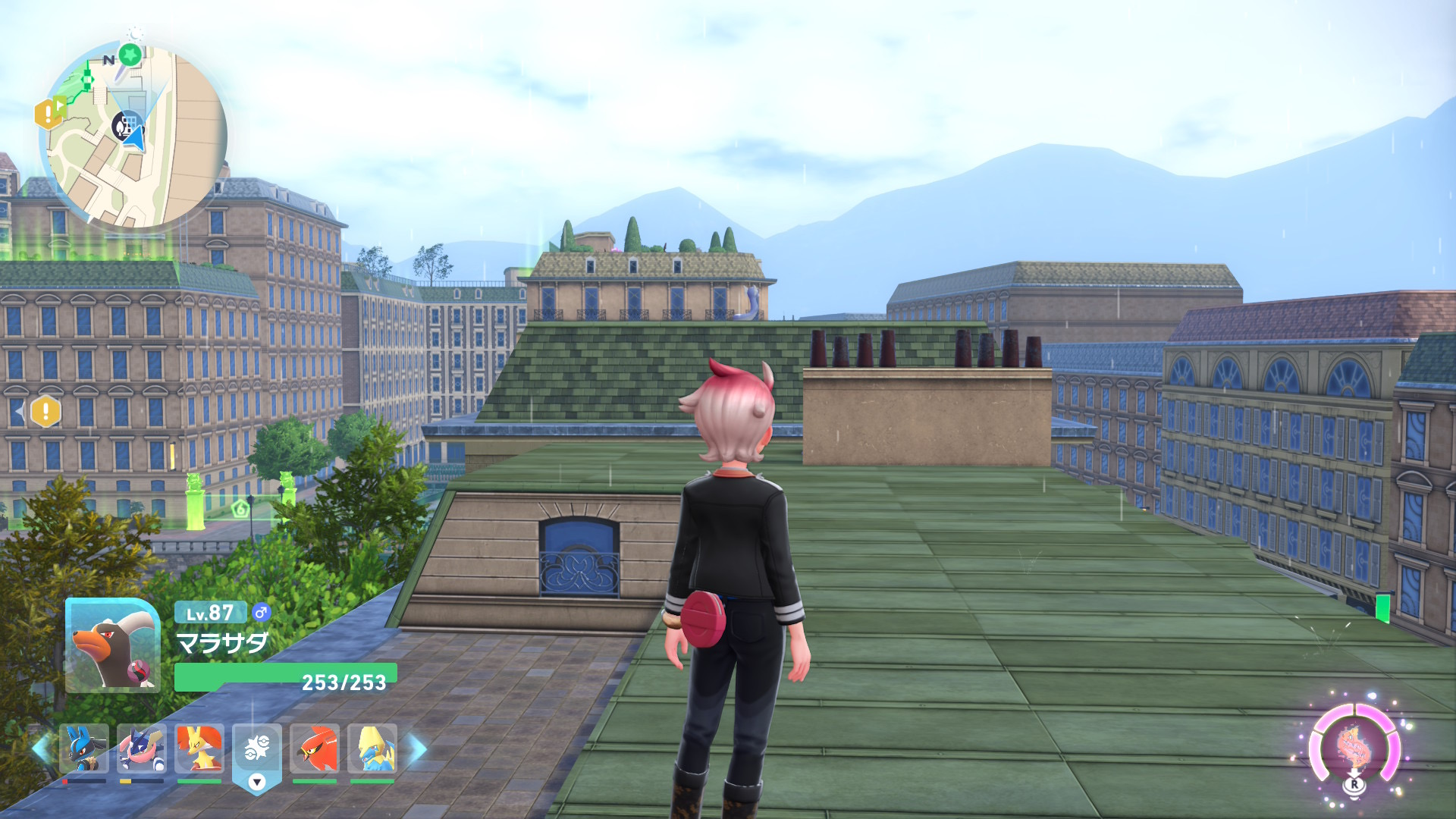1456x819 pixels.
Task: Select the dark building-and-tree icon on minimap
Action: click(124, 125)
